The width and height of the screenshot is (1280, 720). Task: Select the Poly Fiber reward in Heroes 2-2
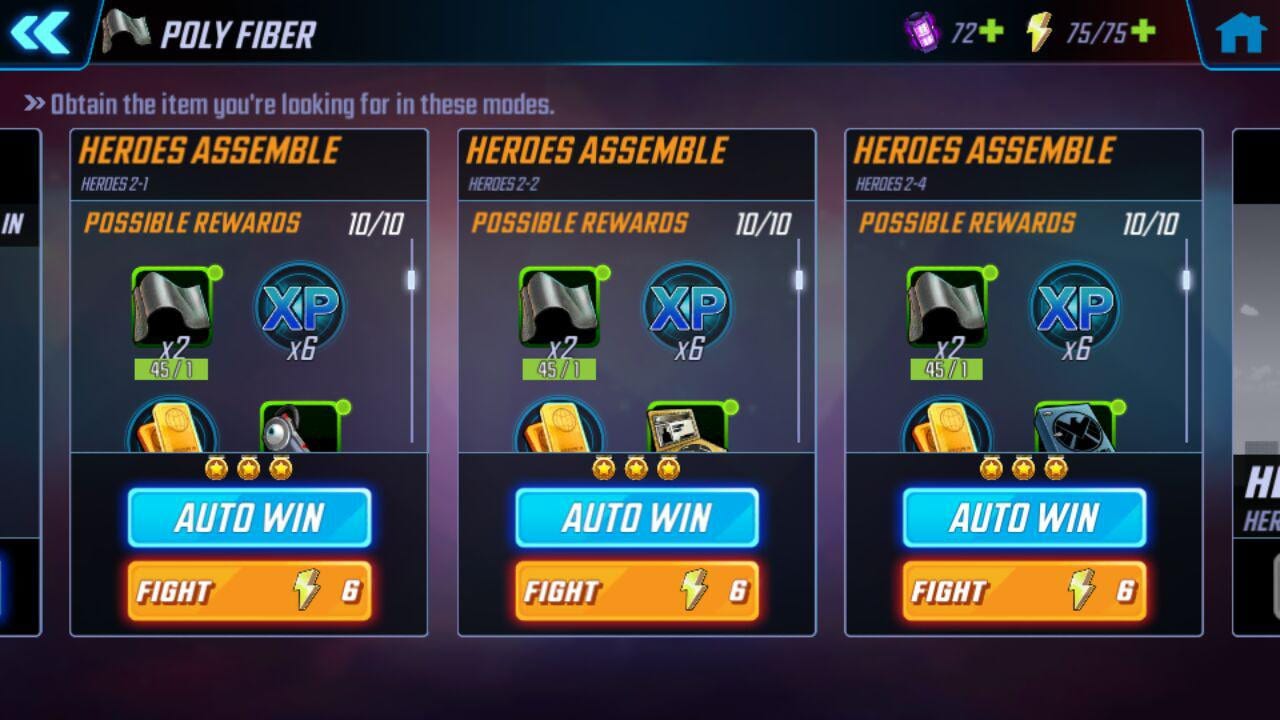click(558, 309)
